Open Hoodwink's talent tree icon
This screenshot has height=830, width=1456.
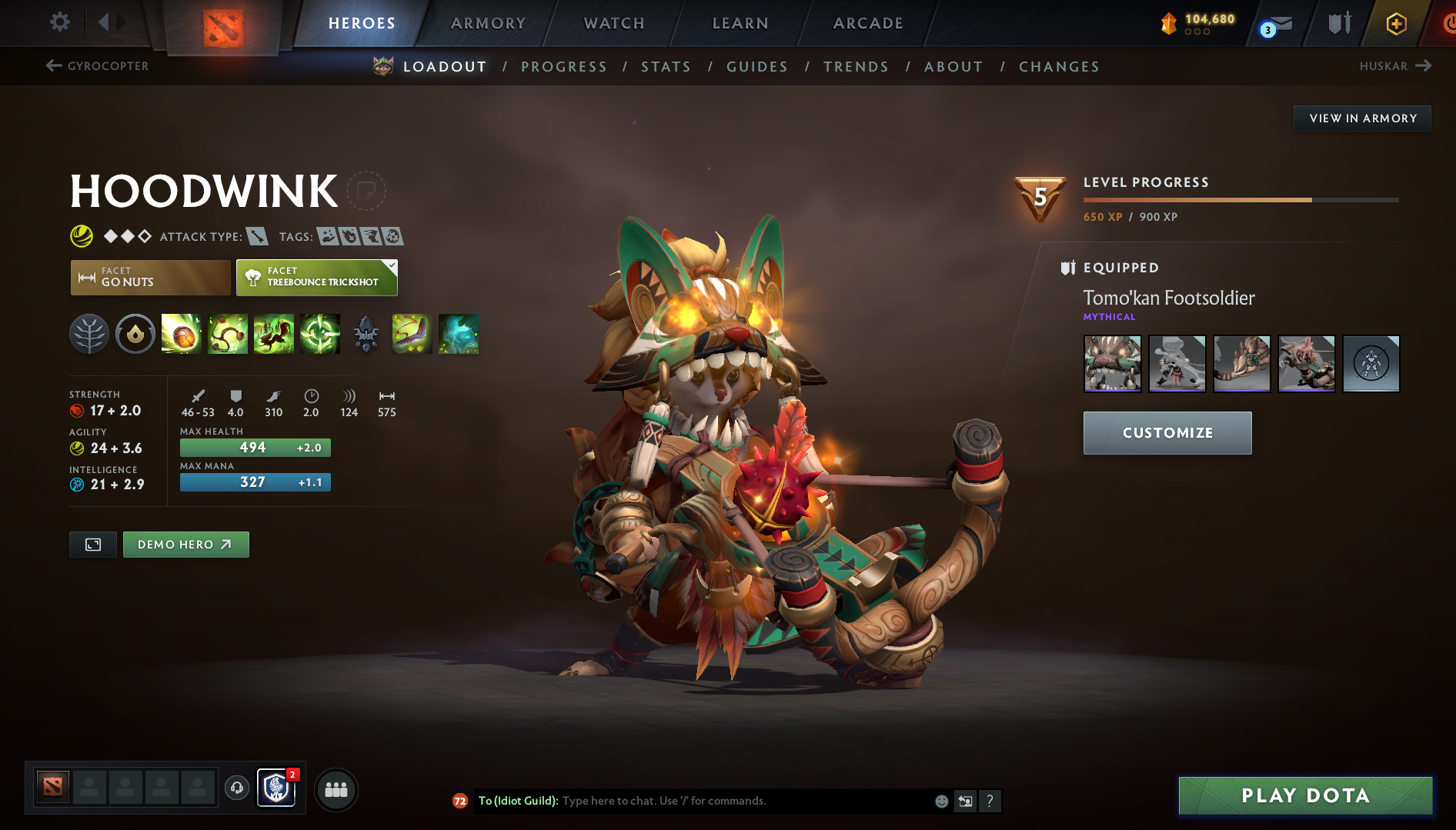point(88,334)
